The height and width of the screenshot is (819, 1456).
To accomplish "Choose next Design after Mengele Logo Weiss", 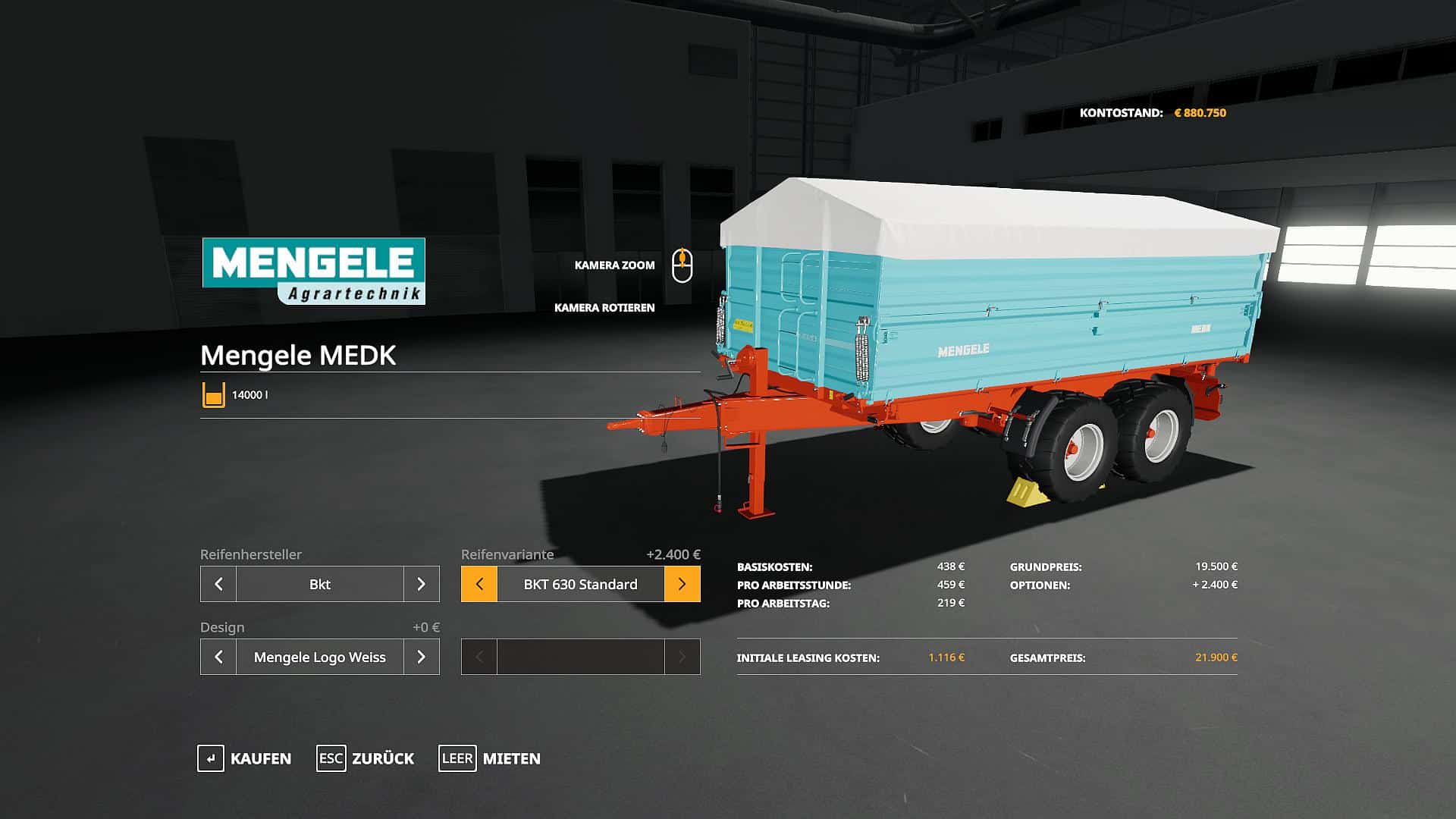I will tap(421, 657).
